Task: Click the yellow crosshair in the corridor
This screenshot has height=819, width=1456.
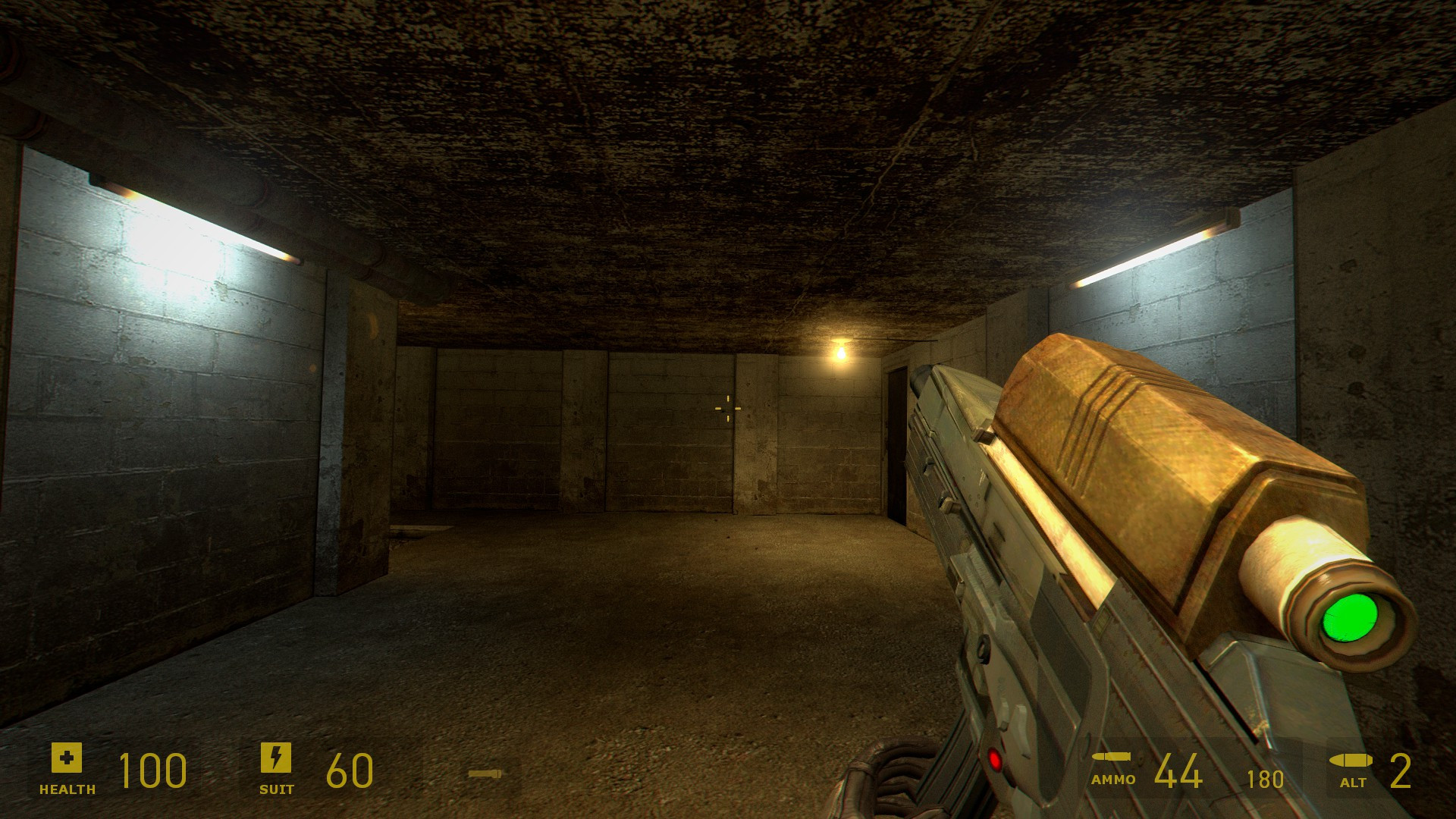Action: 727,409
